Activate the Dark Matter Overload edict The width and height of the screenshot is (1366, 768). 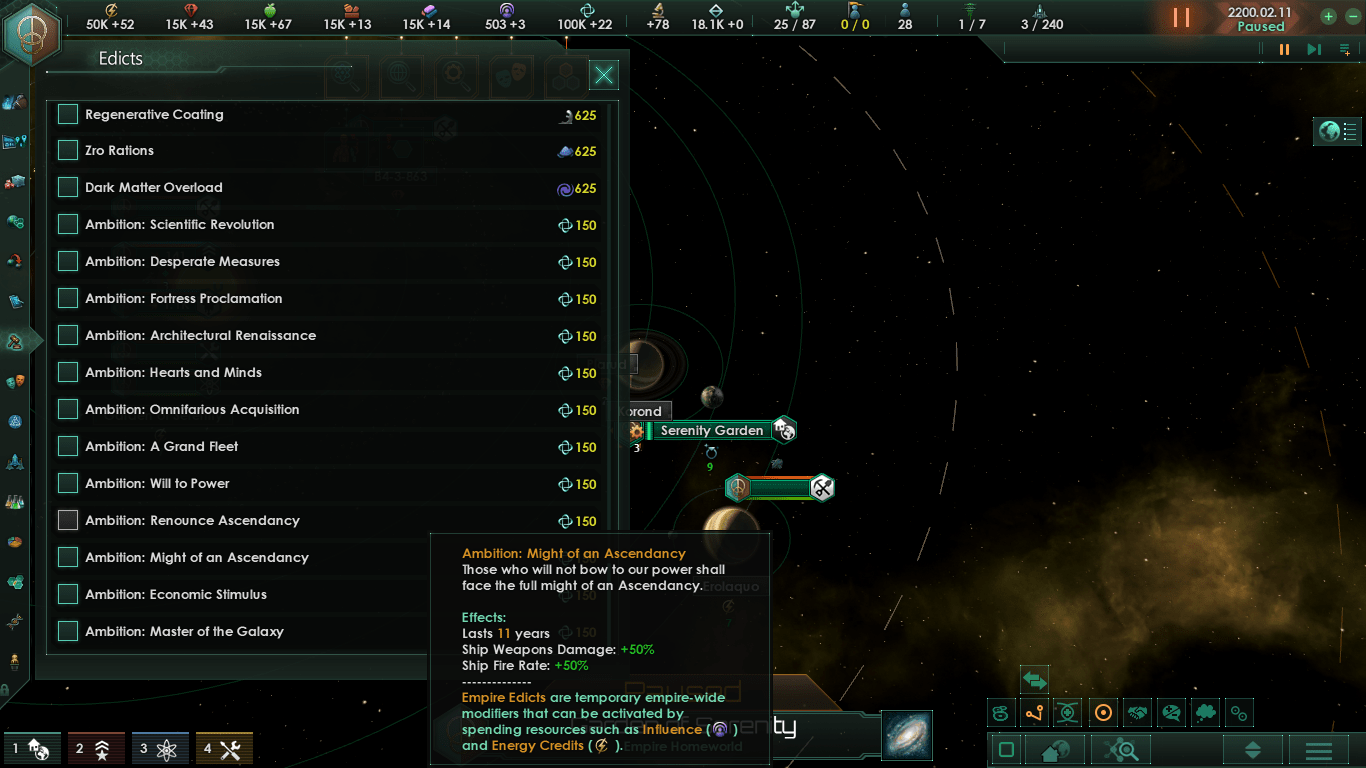68,188
